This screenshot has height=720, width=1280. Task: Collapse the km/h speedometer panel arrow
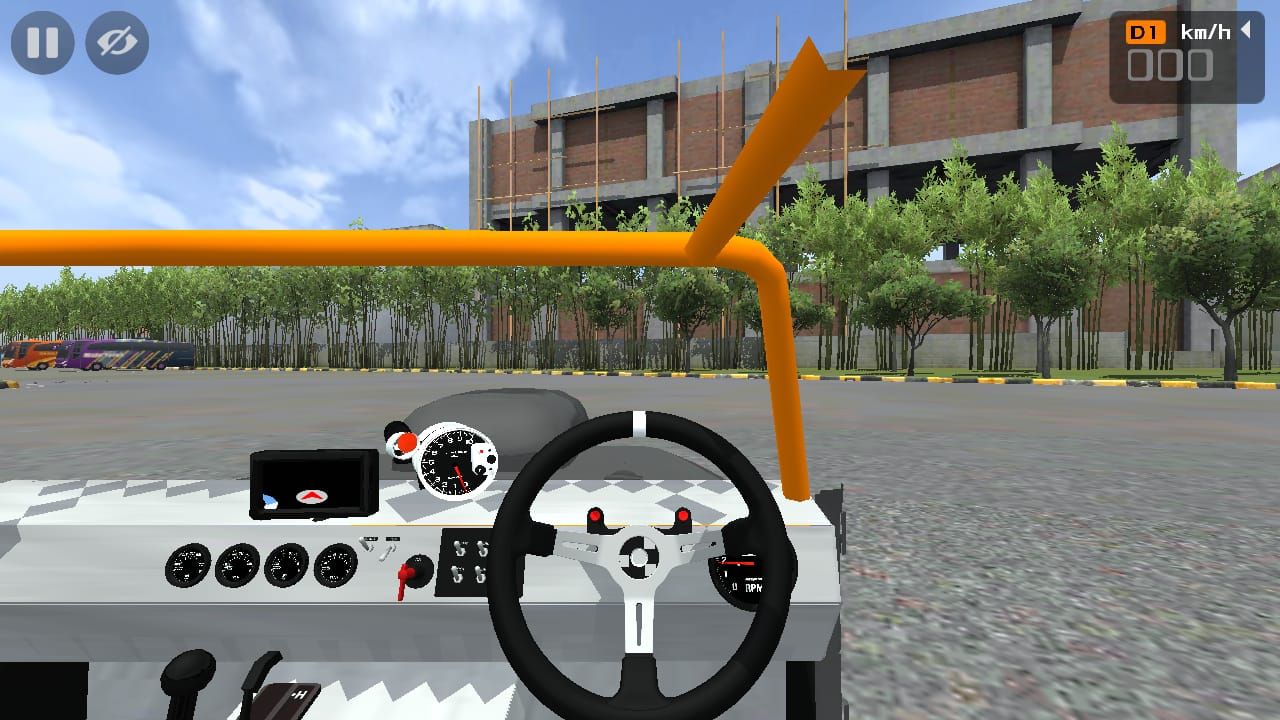pos(1246,31)
